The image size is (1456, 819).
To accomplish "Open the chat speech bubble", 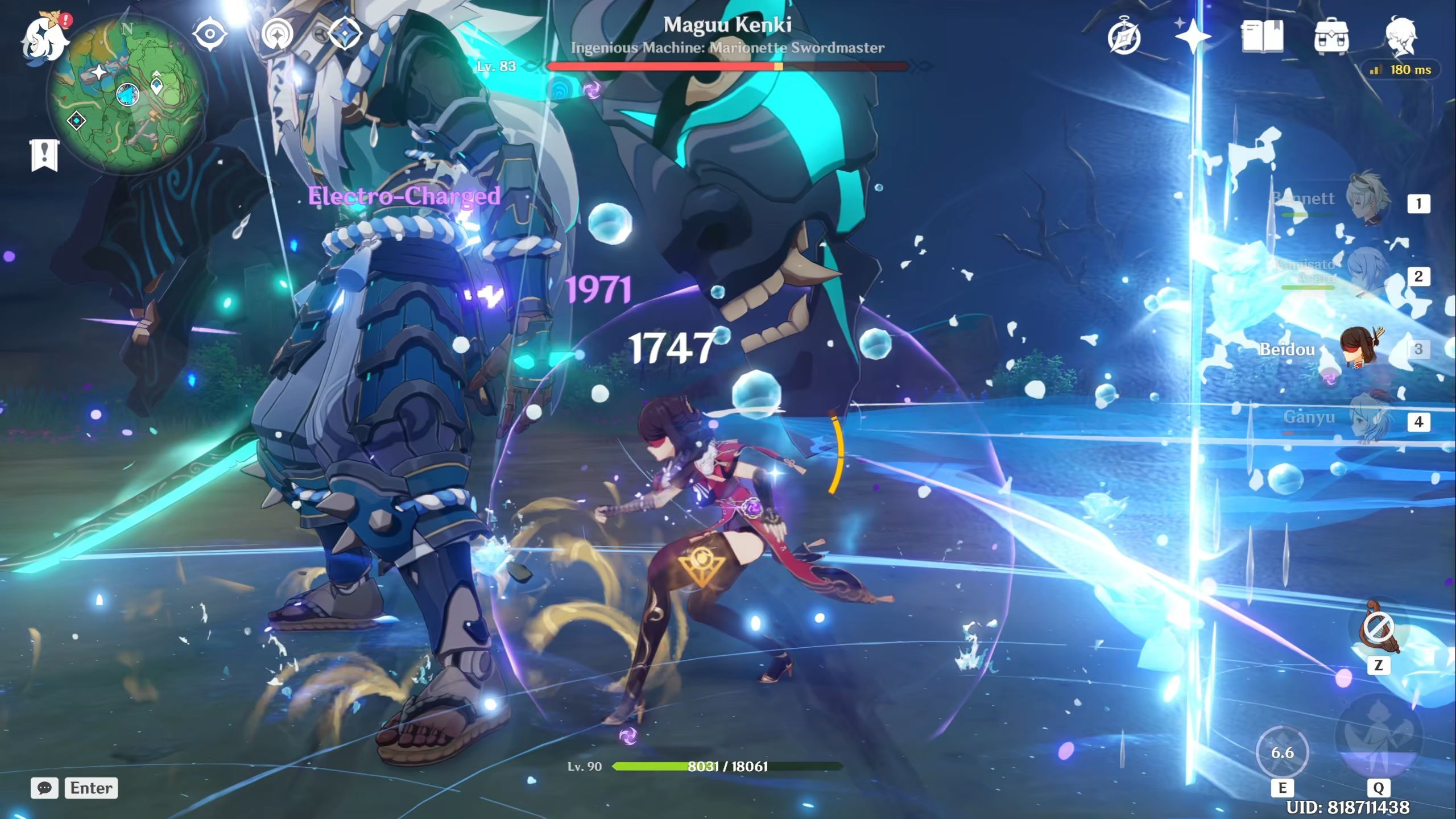I will pyautogui.click(x=44, y=788).
